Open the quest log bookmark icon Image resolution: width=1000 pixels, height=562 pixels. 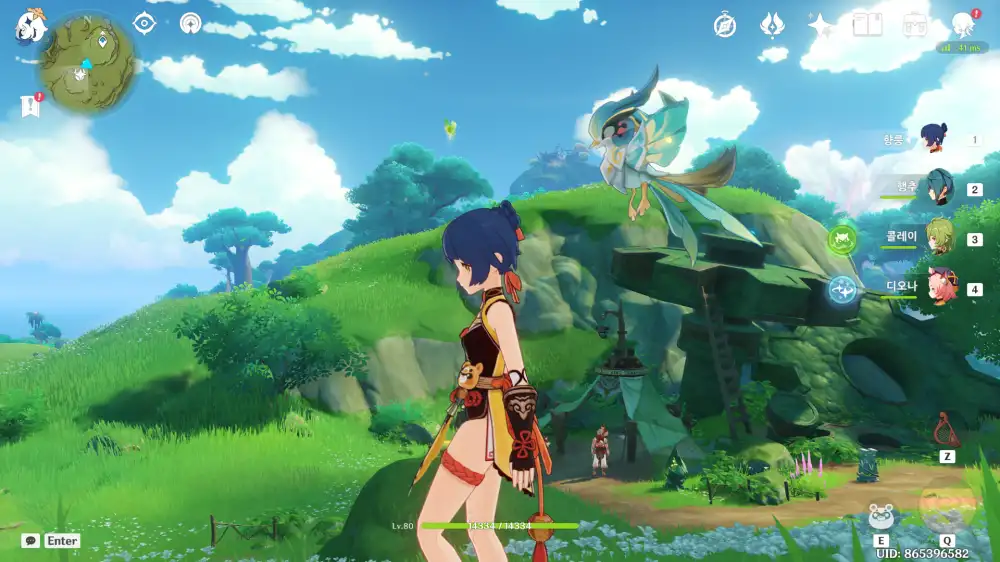point(29,106)
